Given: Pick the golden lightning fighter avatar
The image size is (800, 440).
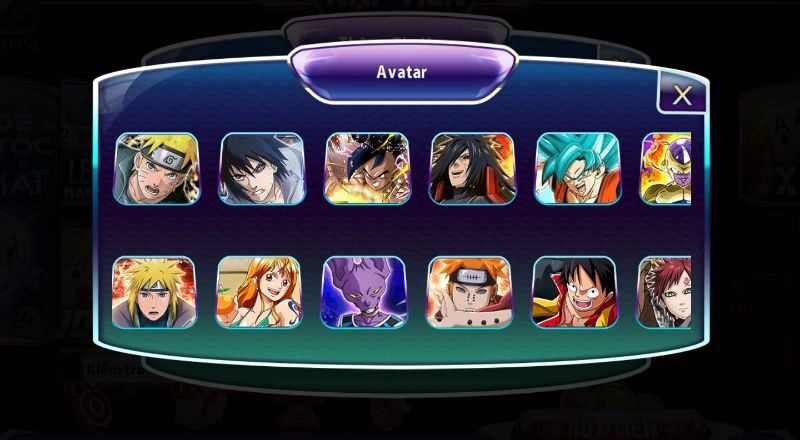Looking at the screenshot, I should (365, 169).
